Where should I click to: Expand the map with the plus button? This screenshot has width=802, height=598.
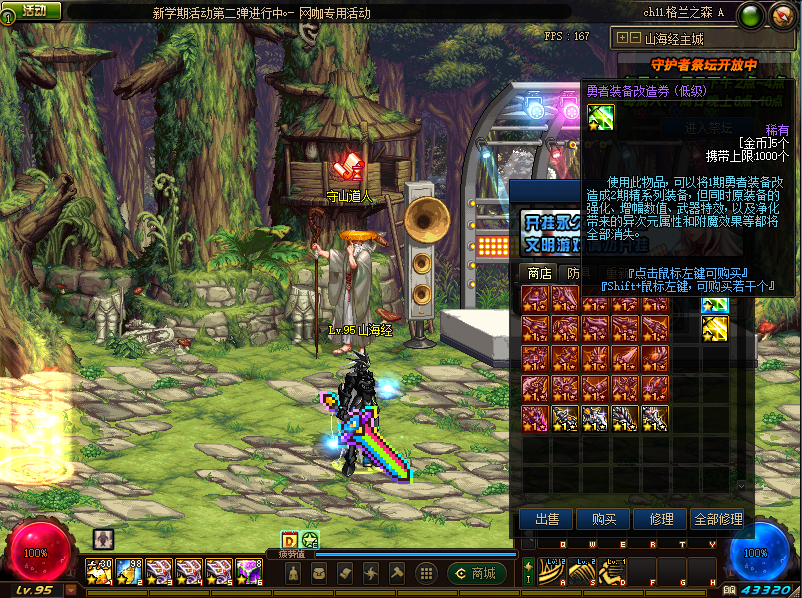pos(622,38)
